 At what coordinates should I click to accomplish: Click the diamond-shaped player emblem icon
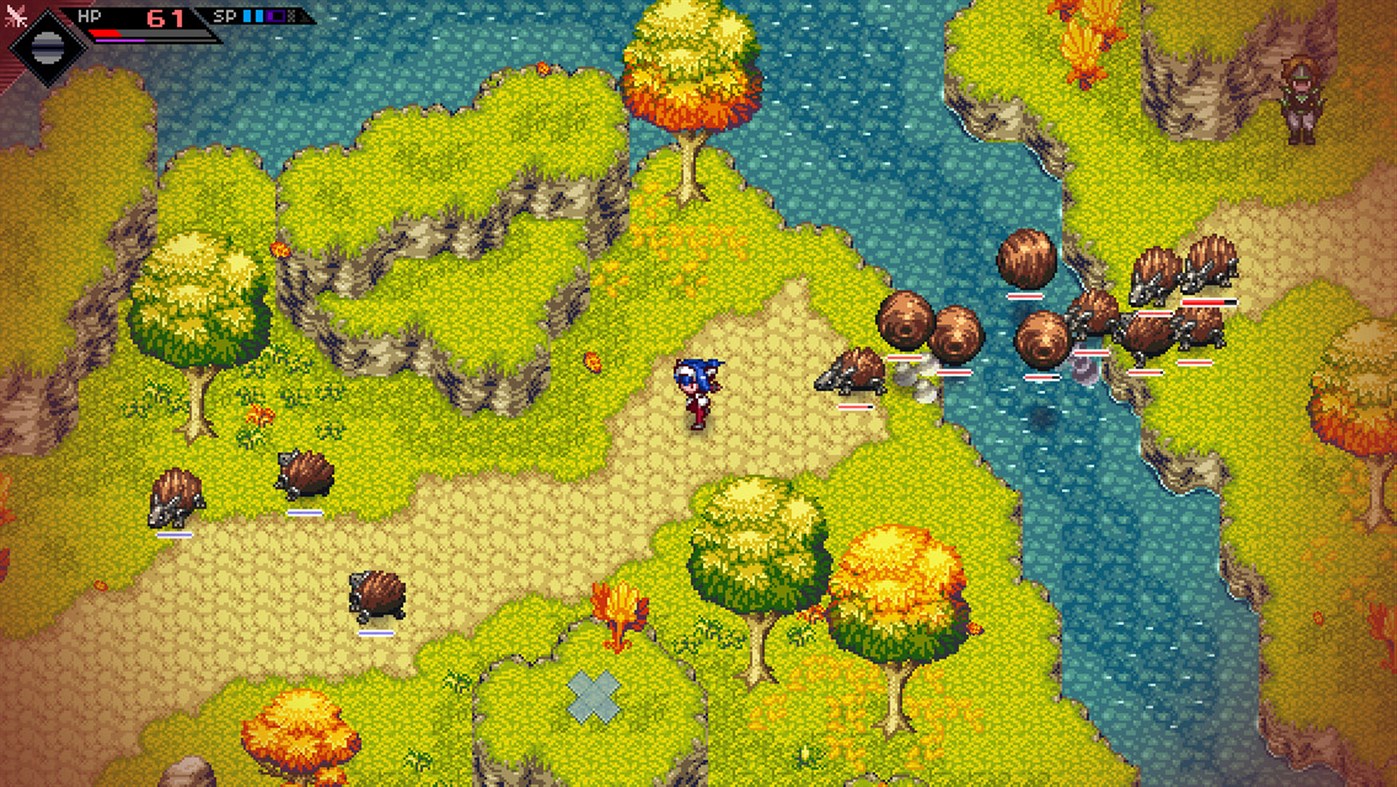48,46
